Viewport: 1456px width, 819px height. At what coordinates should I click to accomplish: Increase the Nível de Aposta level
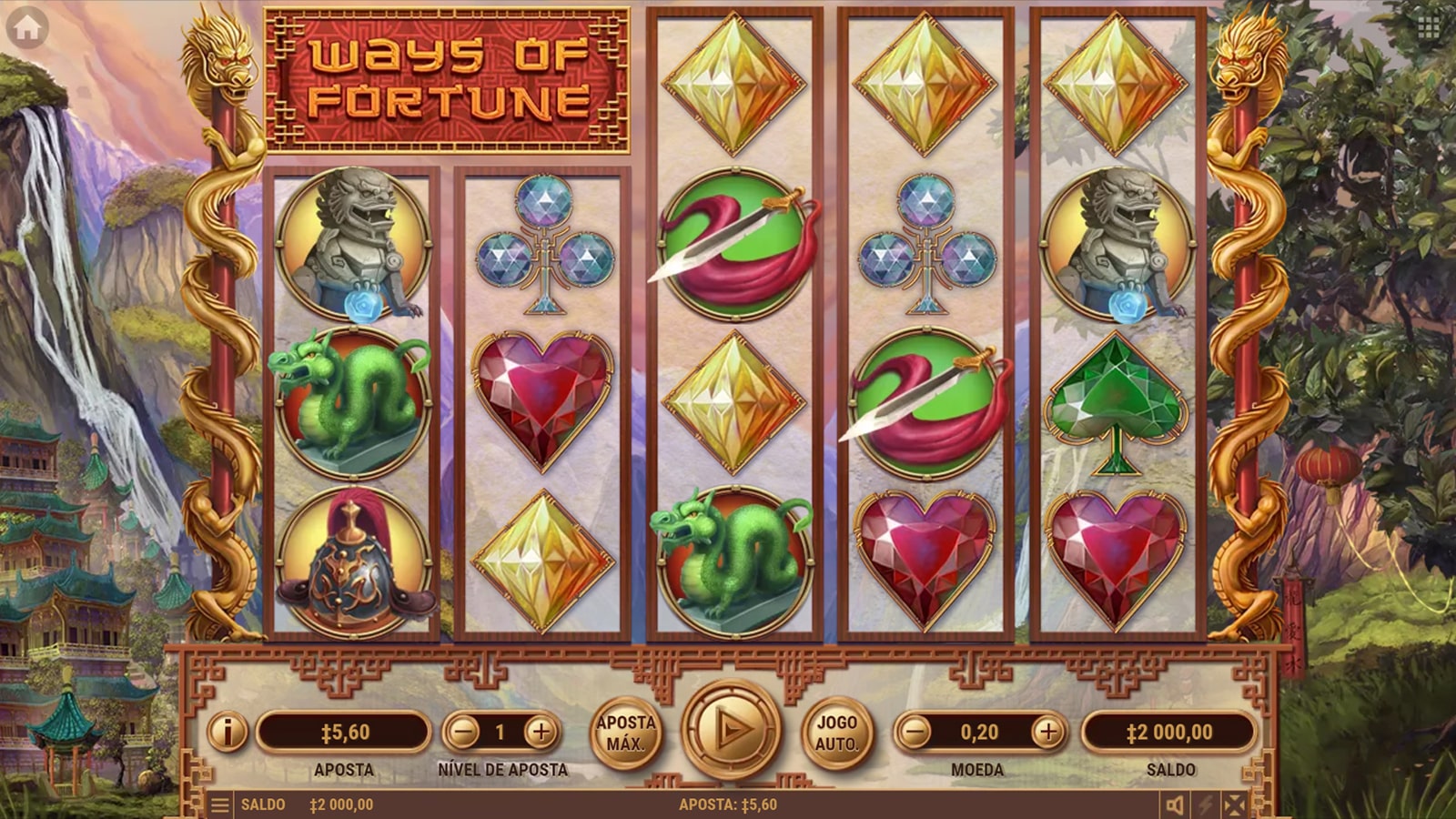click(x=540, y=732)
